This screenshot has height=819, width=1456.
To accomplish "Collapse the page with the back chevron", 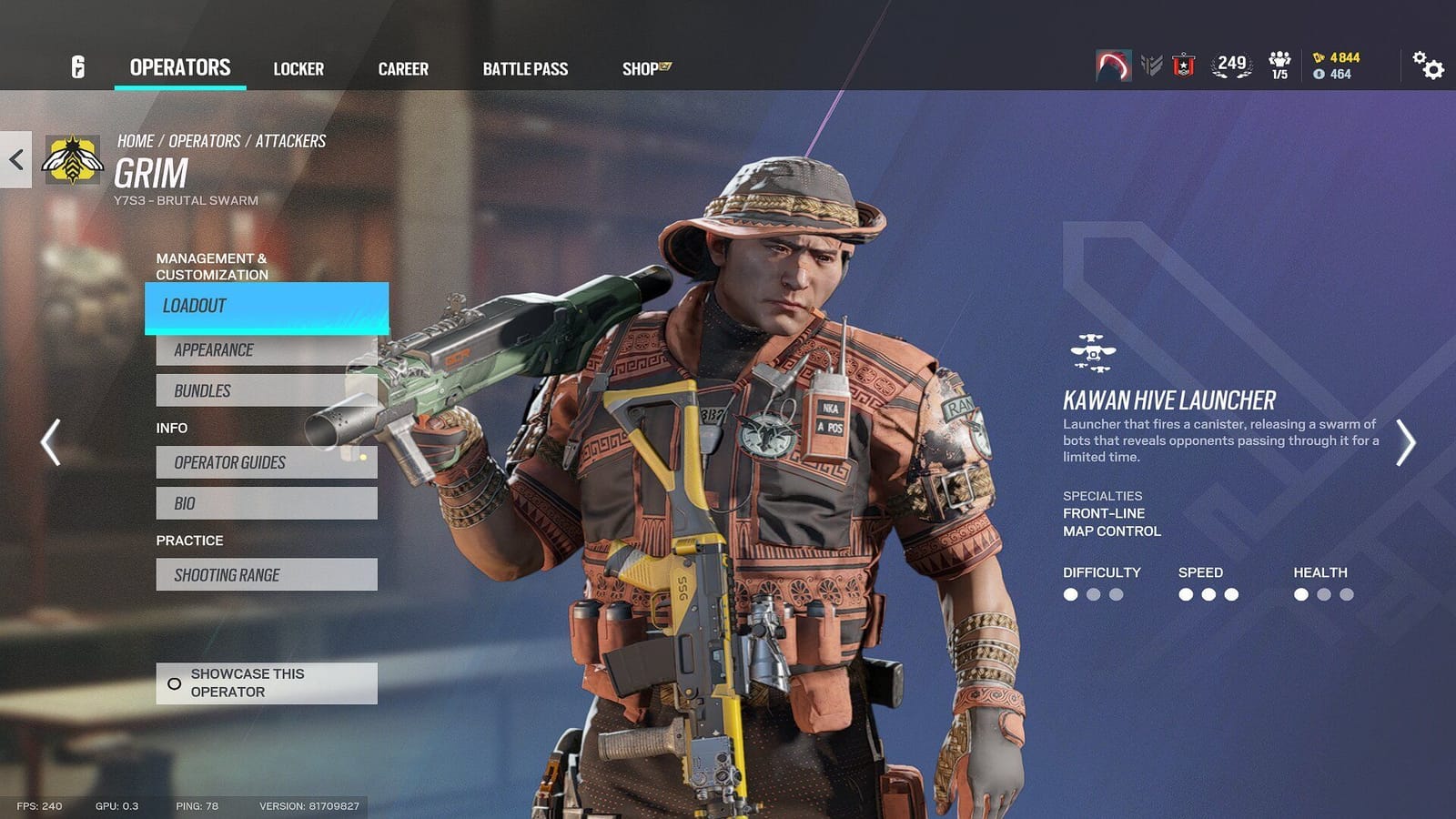I will pyautogui.click(x=14, y=159).
